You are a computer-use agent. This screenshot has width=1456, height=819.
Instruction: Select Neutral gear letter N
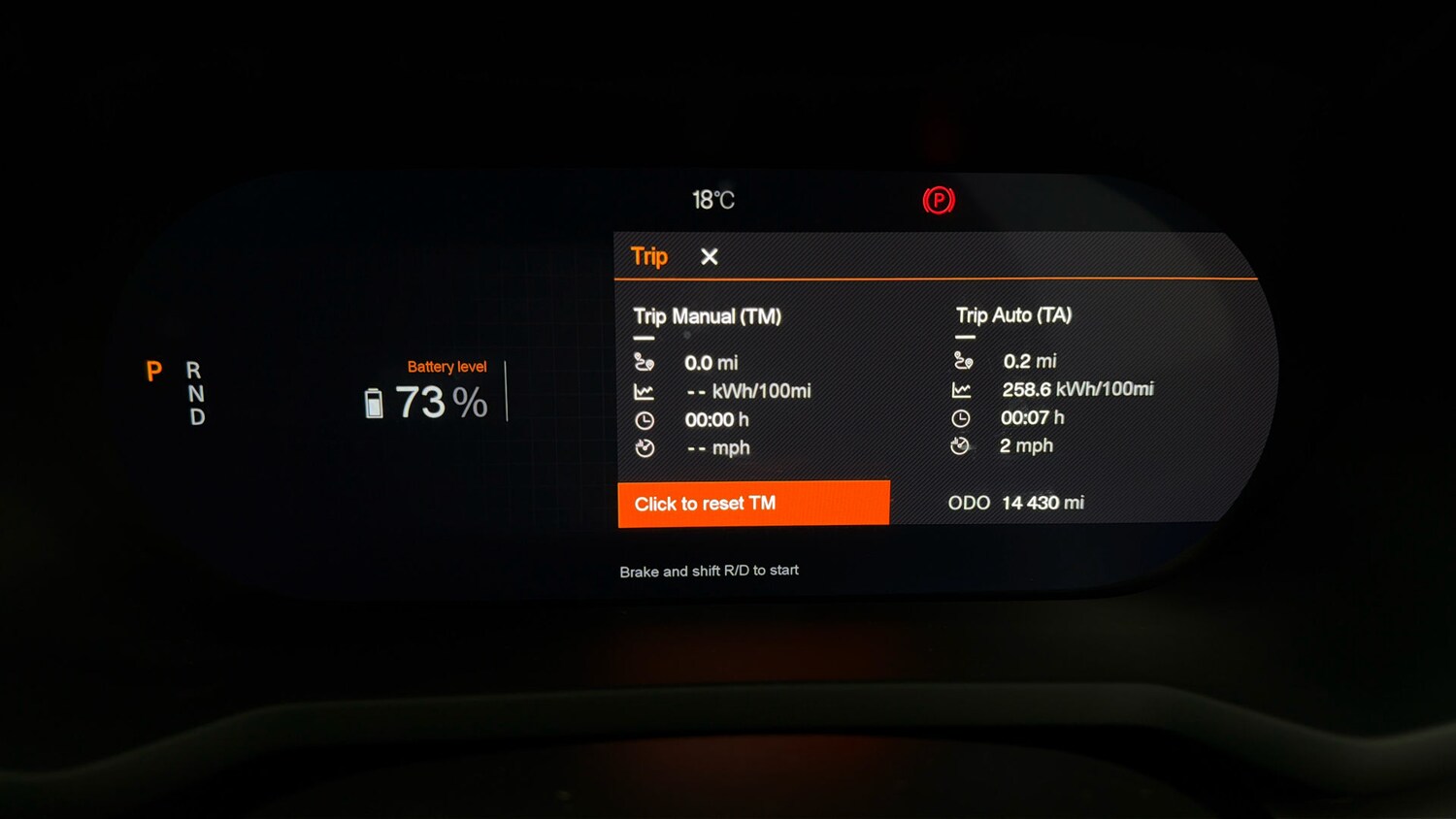point(194,394)
